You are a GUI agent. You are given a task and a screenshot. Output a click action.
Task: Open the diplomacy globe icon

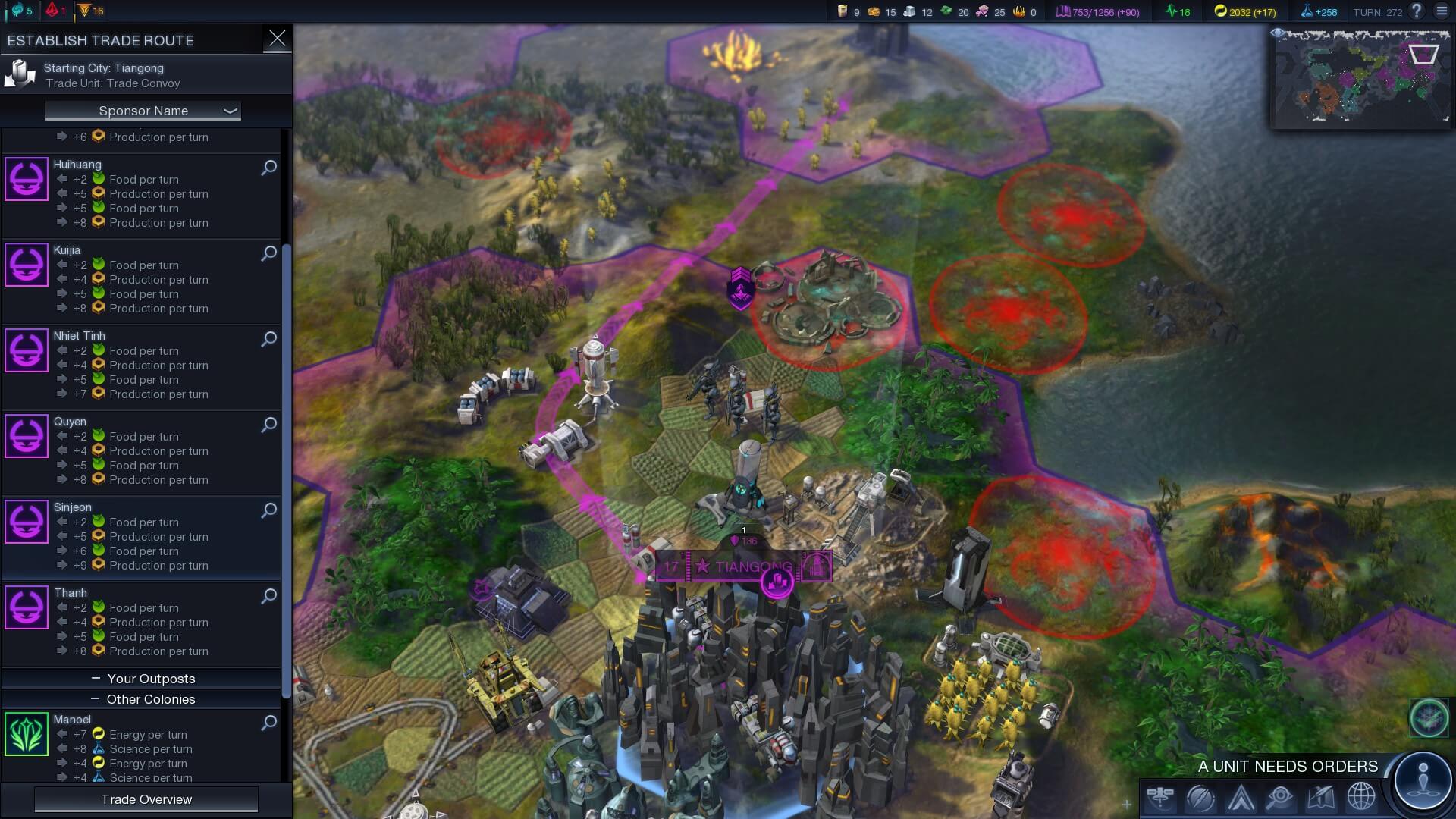click(x=1362, y=797)
